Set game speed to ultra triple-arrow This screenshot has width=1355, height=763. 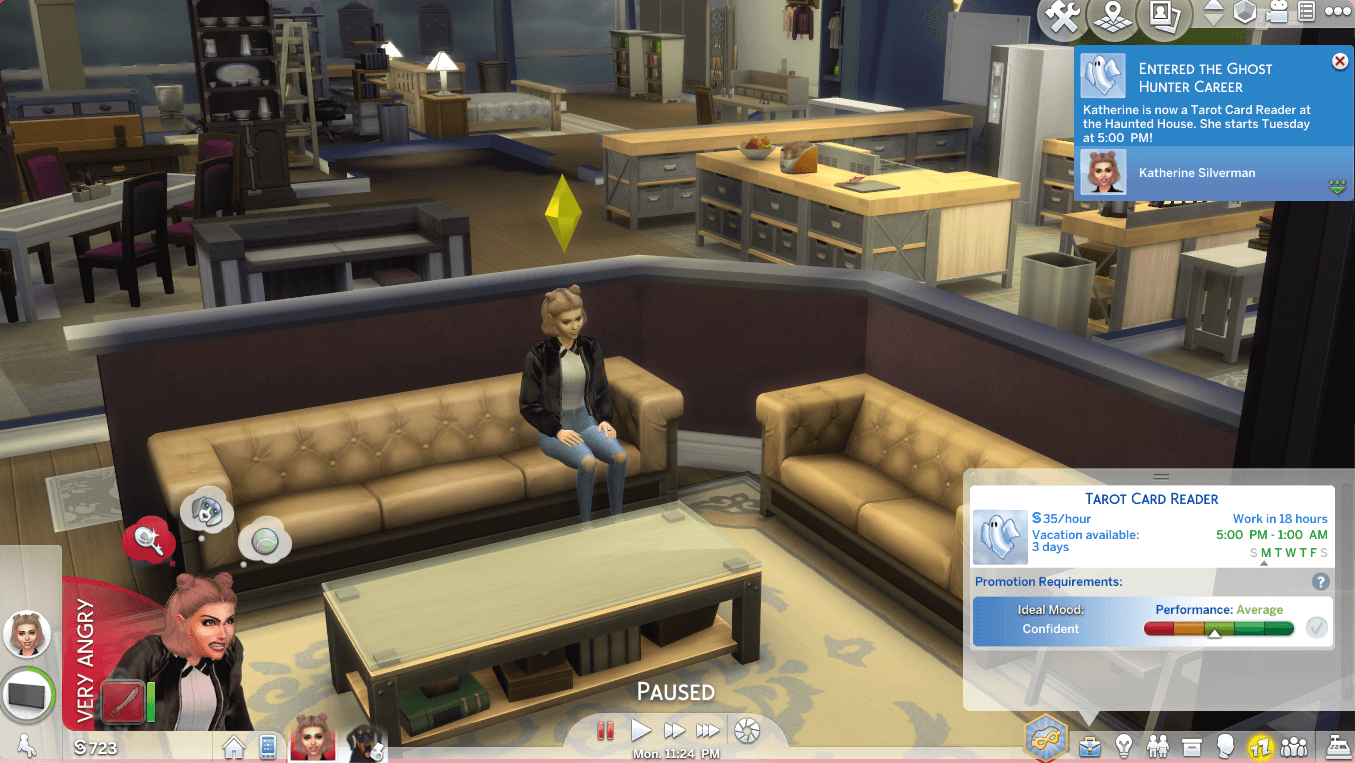point(708,731)
